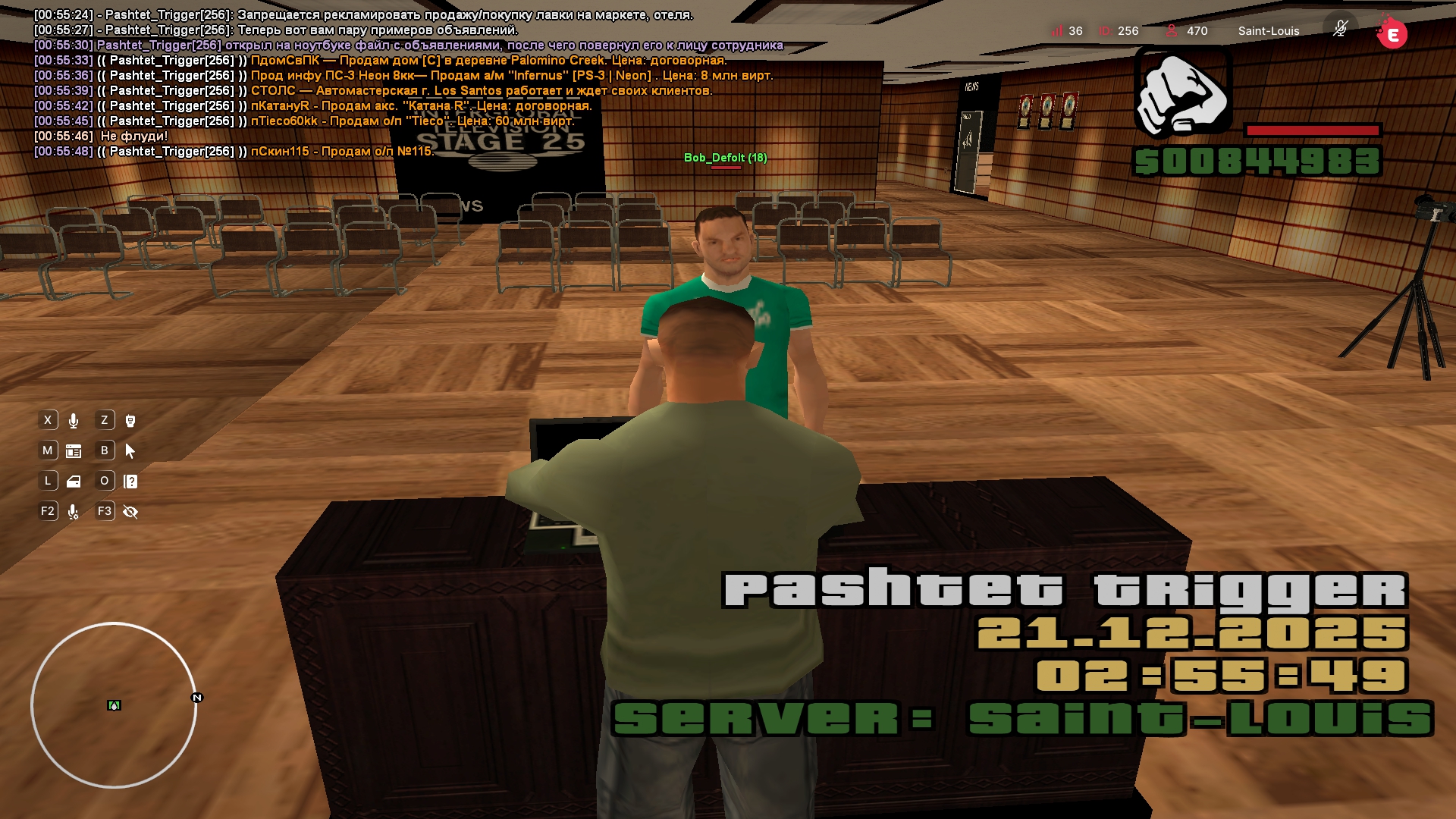This screenshot has height=819, width=1456.
Task: Enable the mouse cursor icon
Action: tap(130, 451)
